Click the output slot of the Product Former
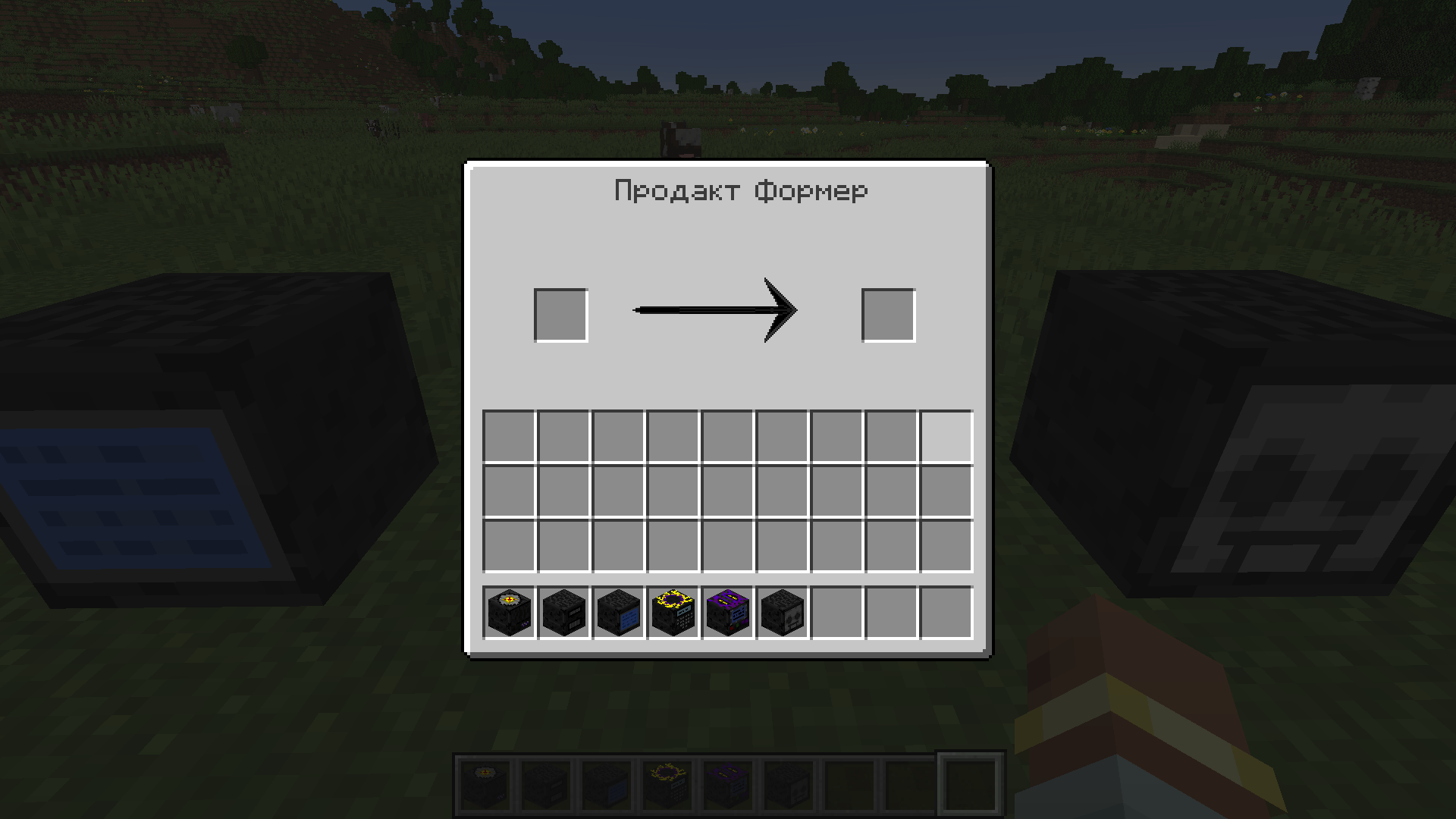The width and height of the screenshot is (1456, 819). tap(888, 315)
